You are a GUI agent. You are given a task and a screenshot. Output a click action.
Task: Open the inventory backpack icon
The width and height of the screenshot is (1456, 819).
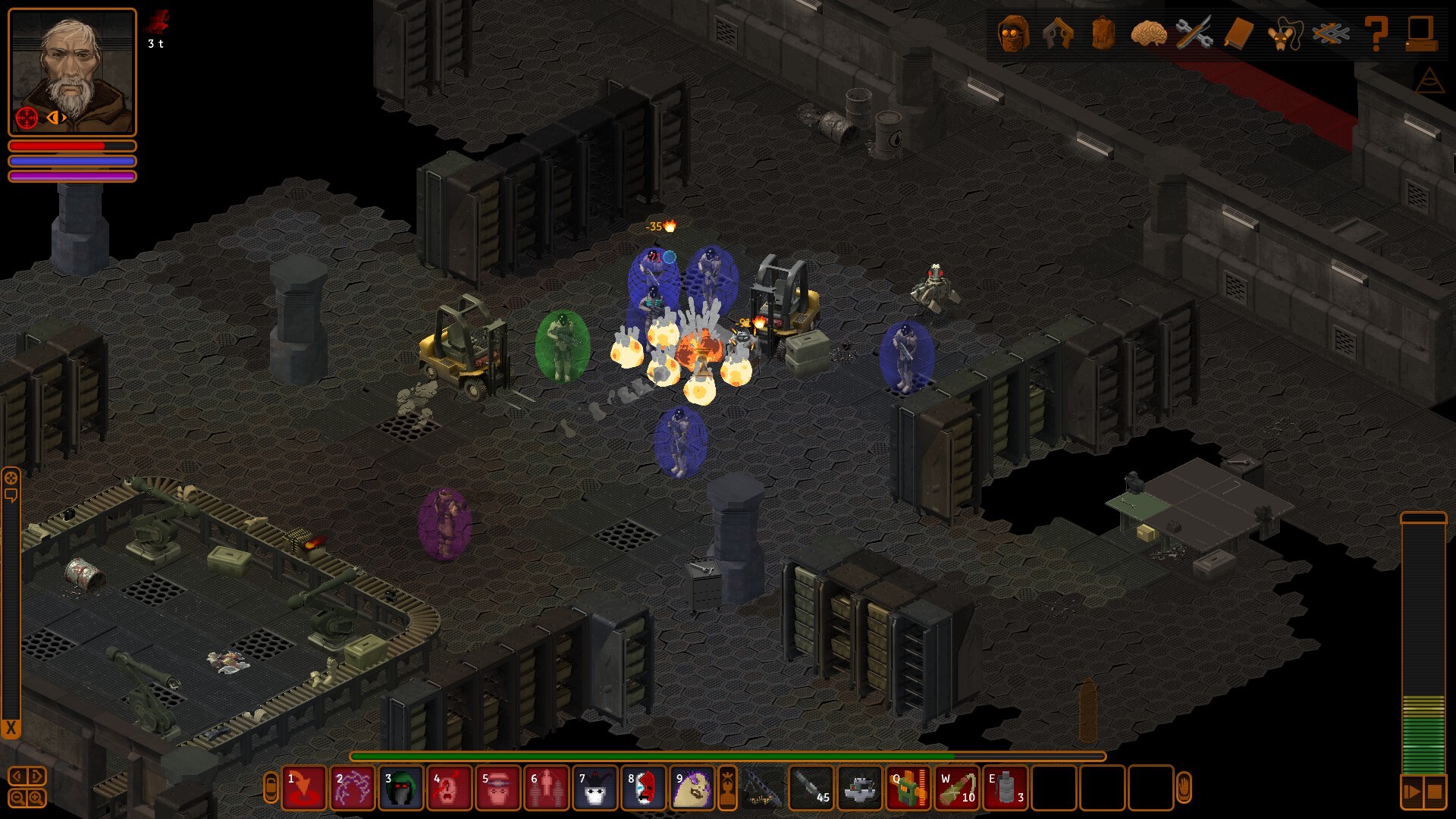click(1102, 34)
